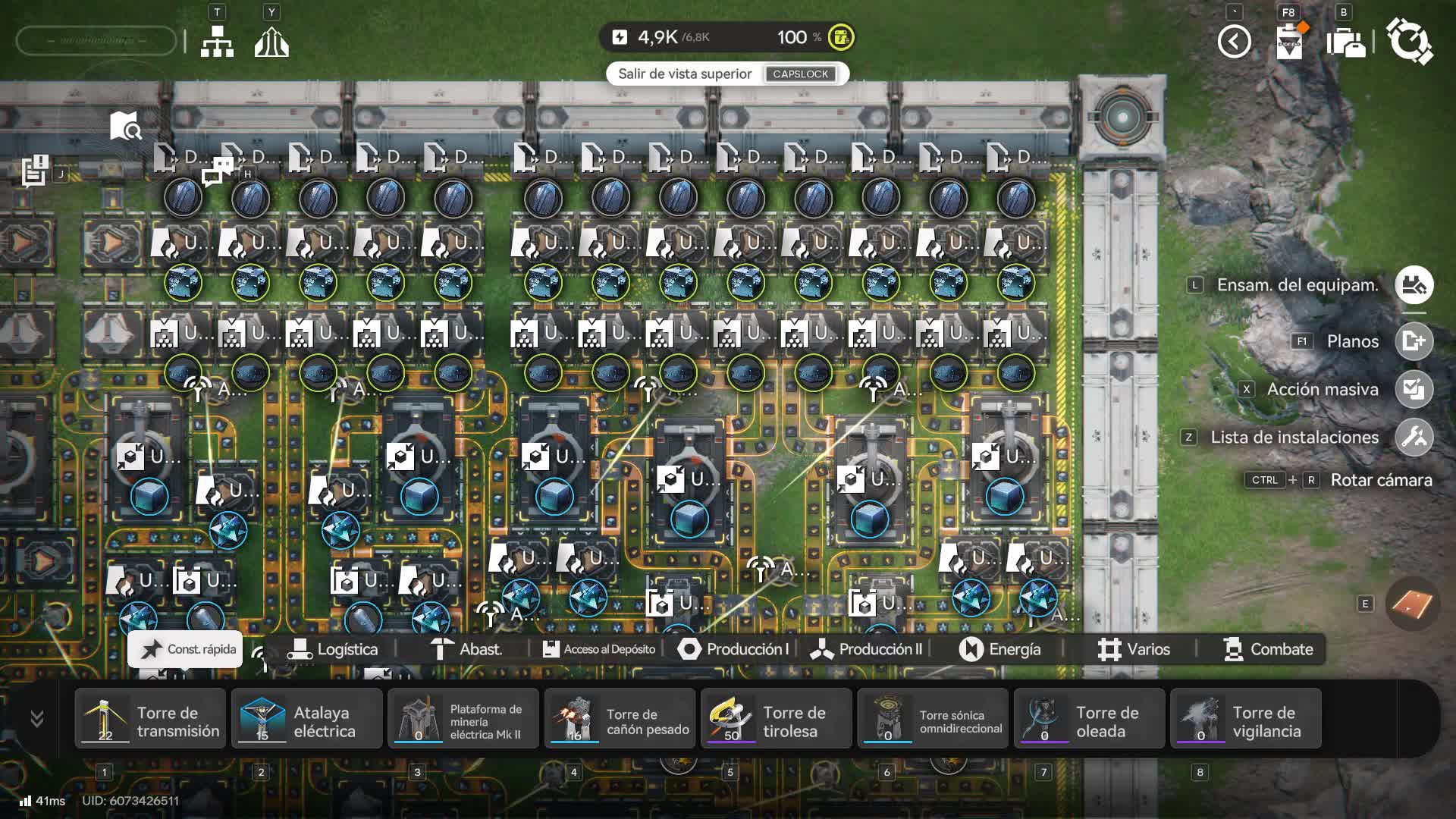
Task: Choose the Atalaya eléctrica build slot
Action: click(x=307, y=719)
